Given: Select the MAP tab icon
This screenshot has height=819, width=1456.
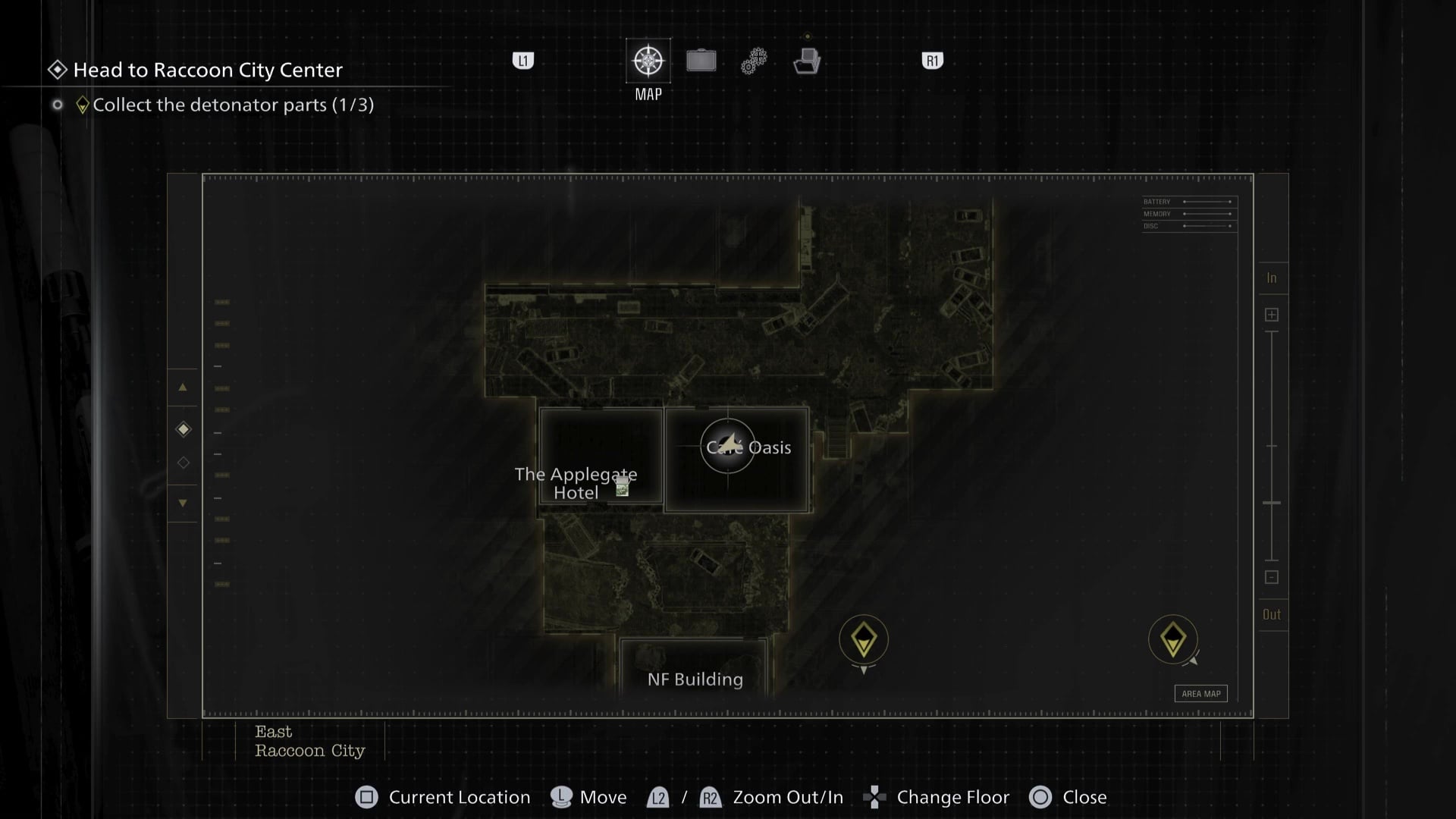Looking at the screenshot, I should point(648,61).
